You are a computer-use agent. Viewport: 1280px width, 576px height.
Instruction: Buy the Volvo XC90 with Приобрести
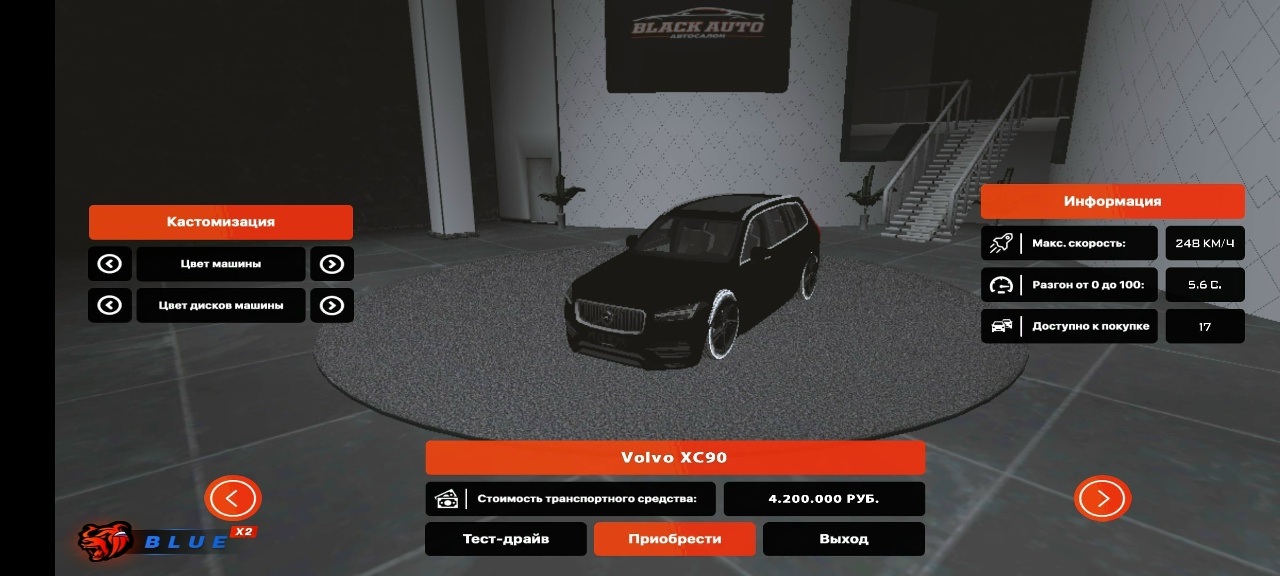coord(674,539)
